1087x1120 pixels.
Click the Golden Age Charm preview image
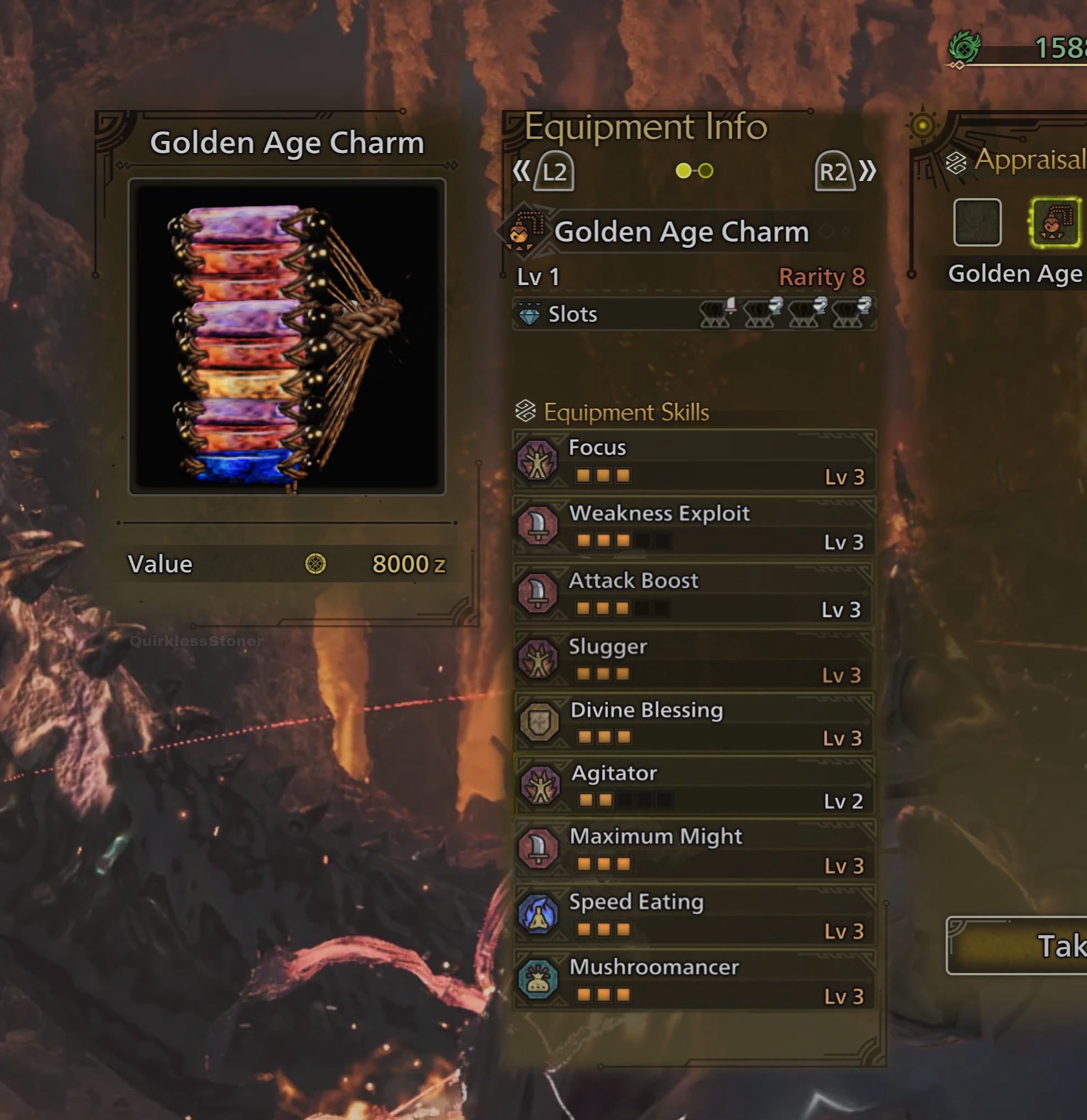click(287, 337)
